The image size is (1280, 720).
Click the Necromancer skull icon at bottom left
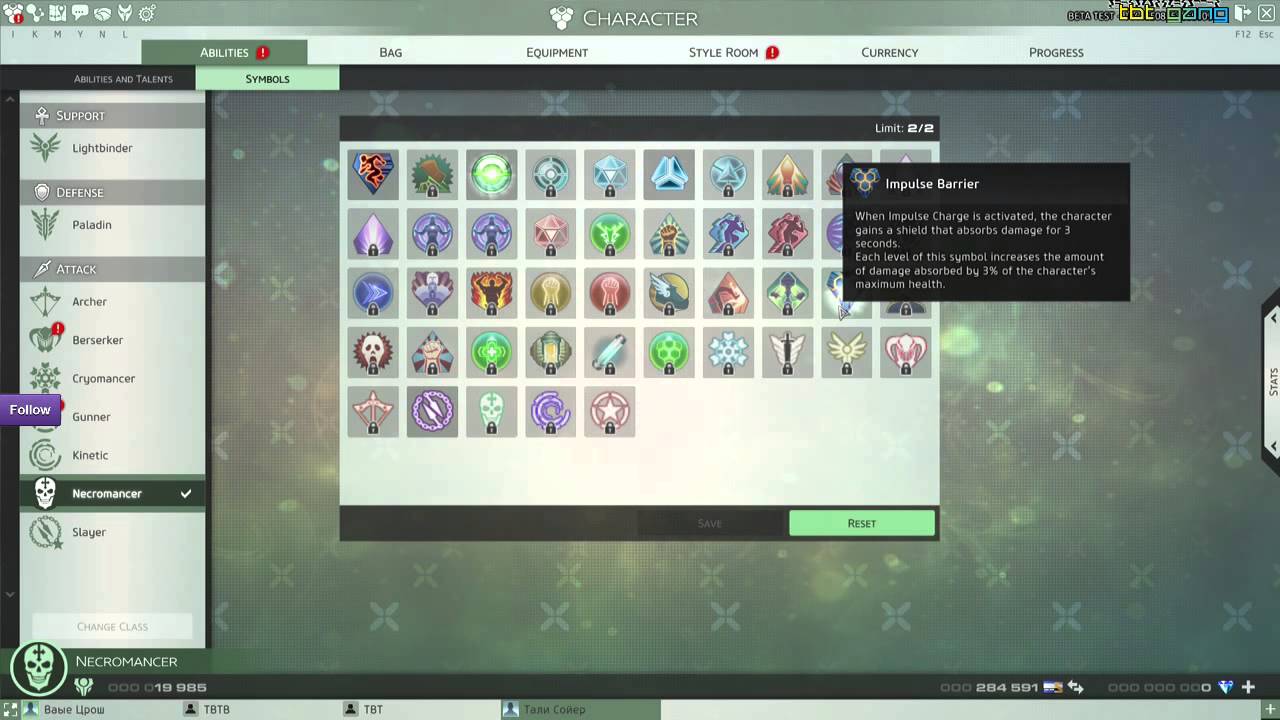38,667
